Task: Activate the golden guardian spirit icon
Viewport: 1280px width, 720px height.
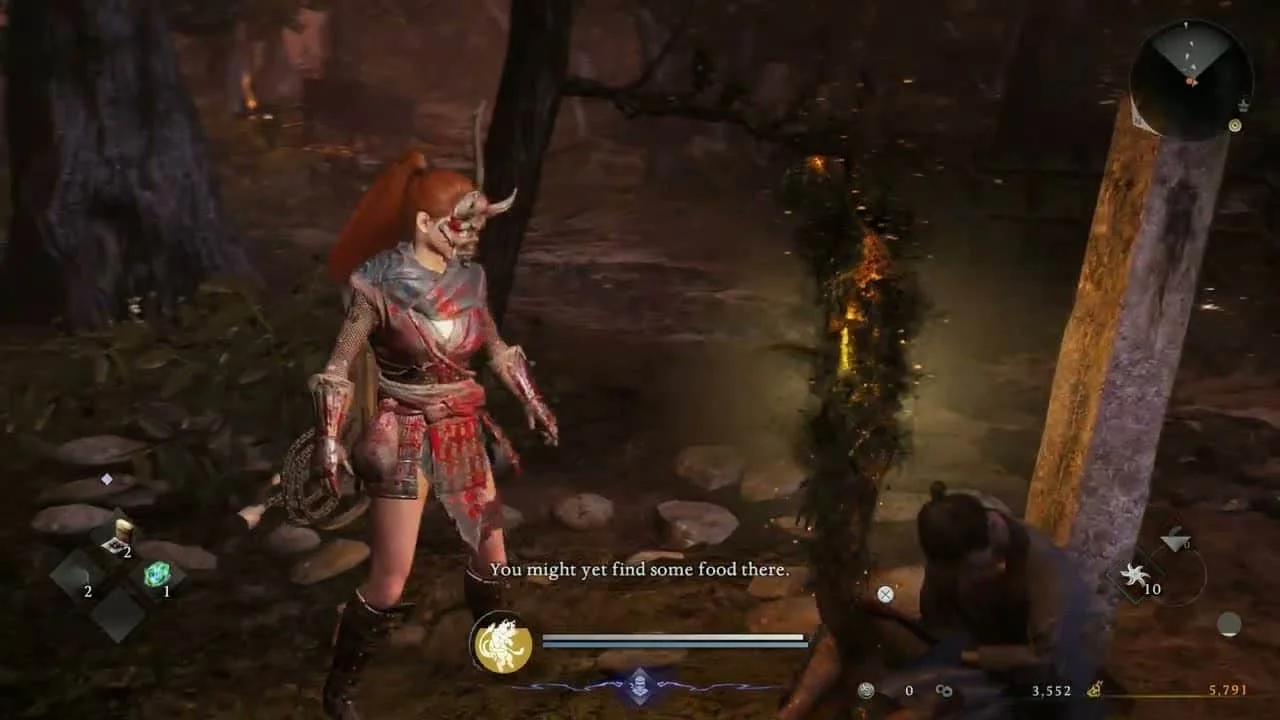Action: pos(502,643)
